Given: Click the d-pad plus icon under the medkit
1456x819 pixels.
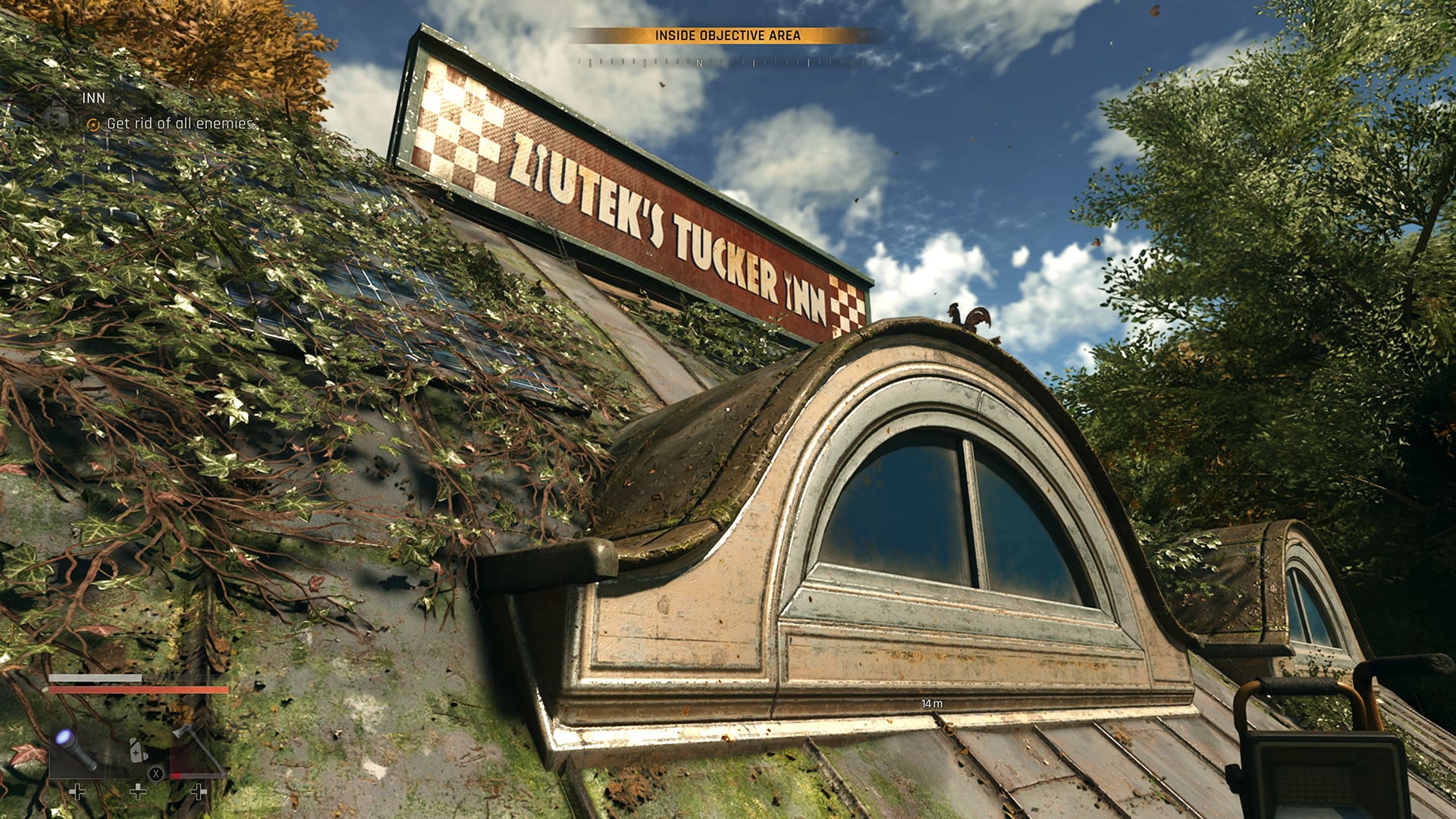Looking at the screenshot, I should pyautogui.click(x=138, y=792).
